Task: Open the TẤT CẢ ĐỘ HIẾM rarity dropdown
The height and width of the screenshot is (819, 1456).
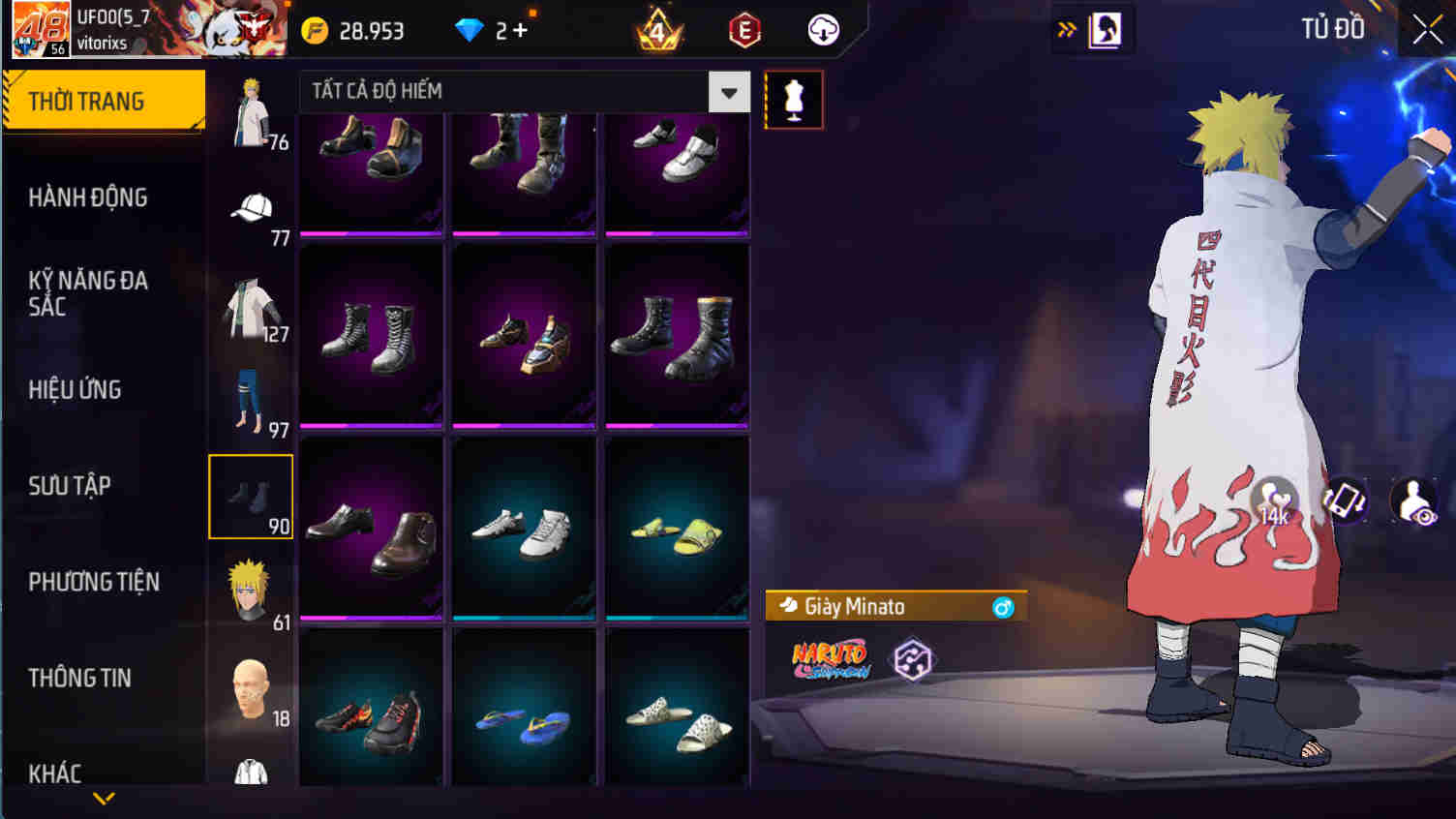Action: point(731,92)
